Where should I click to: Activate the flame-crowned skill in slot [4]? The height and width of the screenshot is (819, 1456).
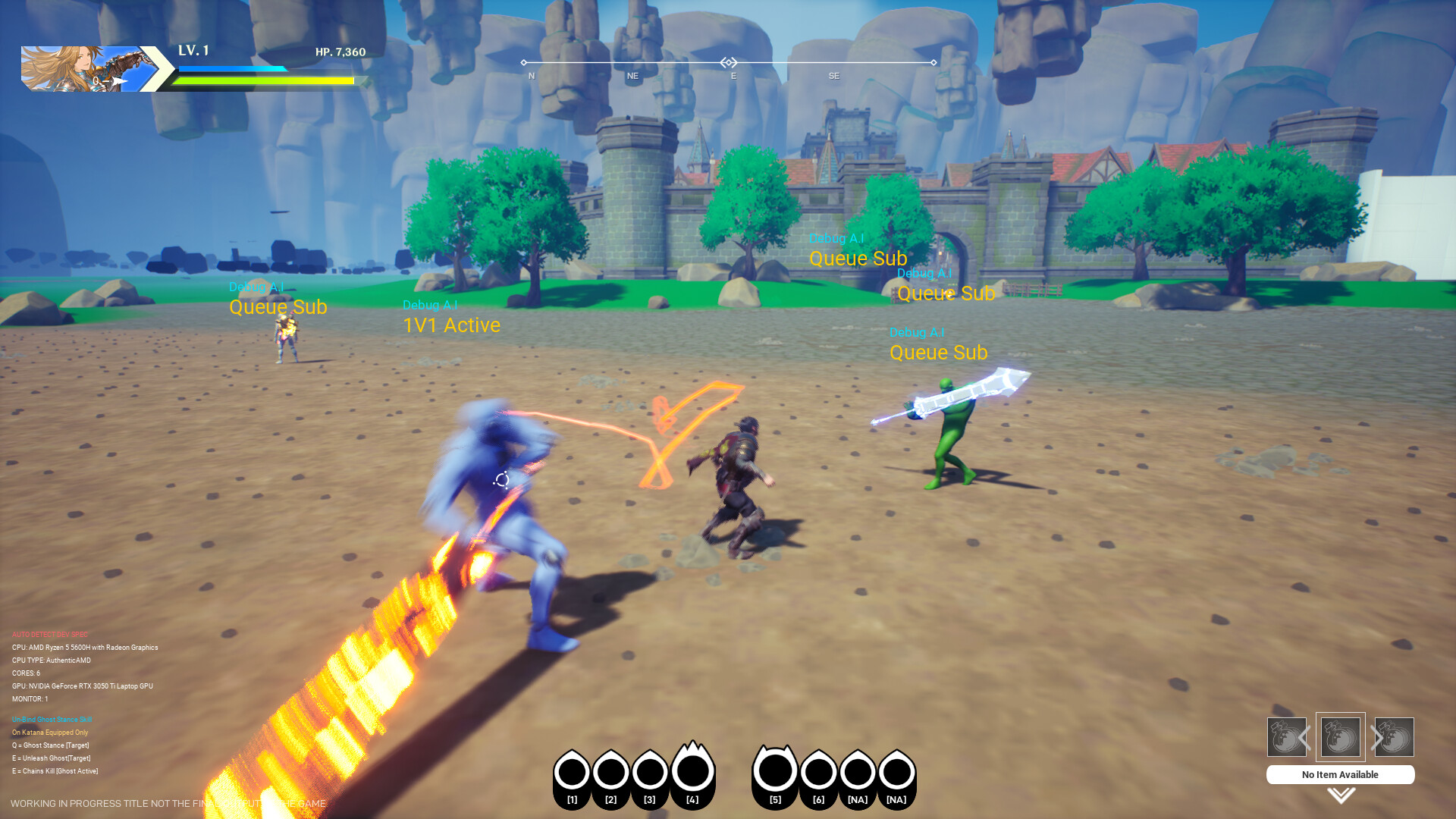point(692,771)
